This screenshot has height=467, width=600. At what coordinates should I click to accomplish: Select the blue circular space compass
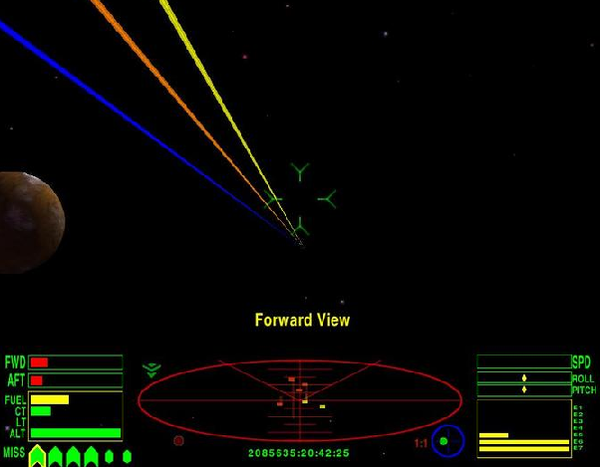click(x=448, y=440)
